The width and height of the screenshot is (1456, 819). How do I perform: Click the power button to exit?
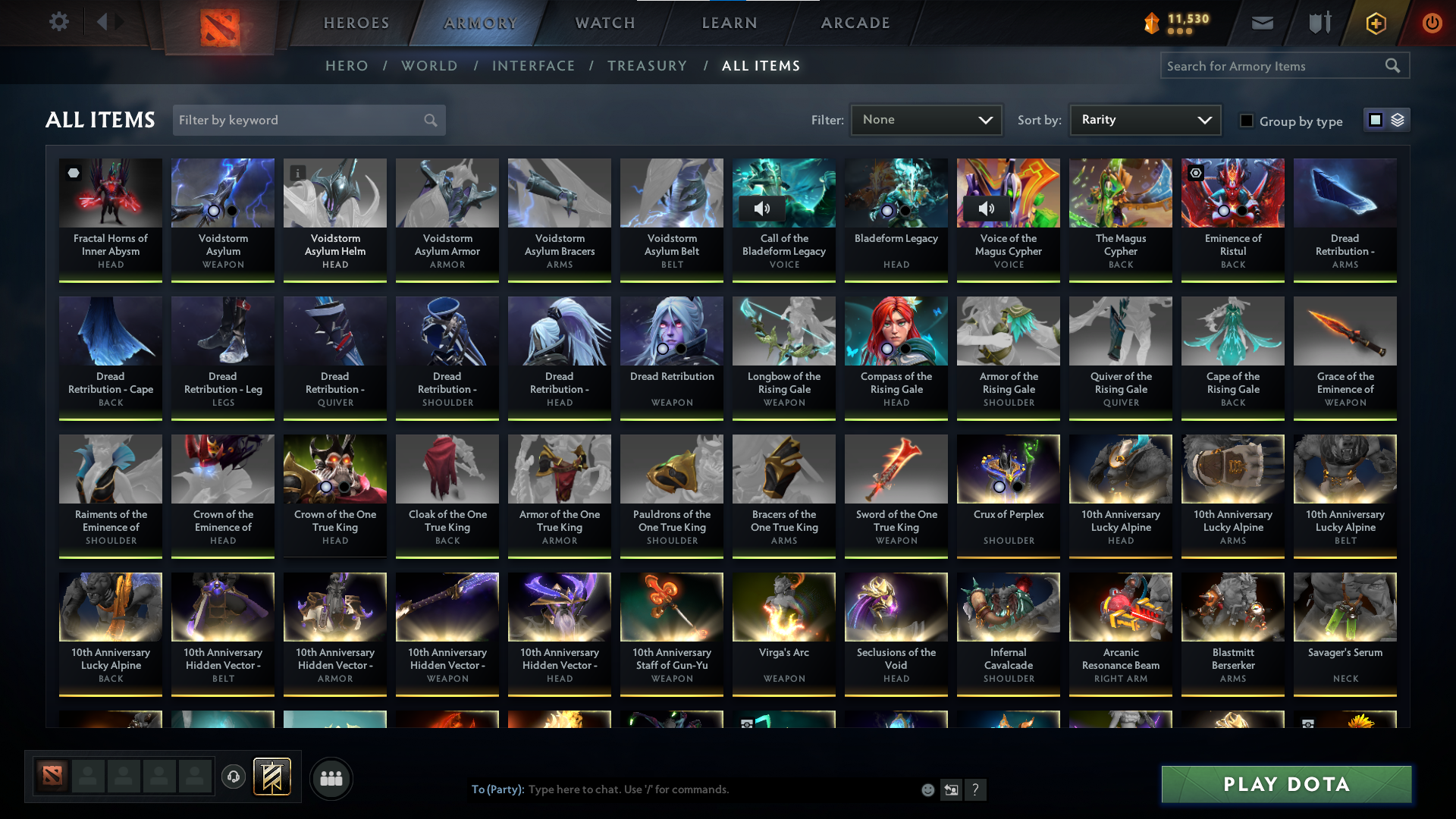point(1432,23)
